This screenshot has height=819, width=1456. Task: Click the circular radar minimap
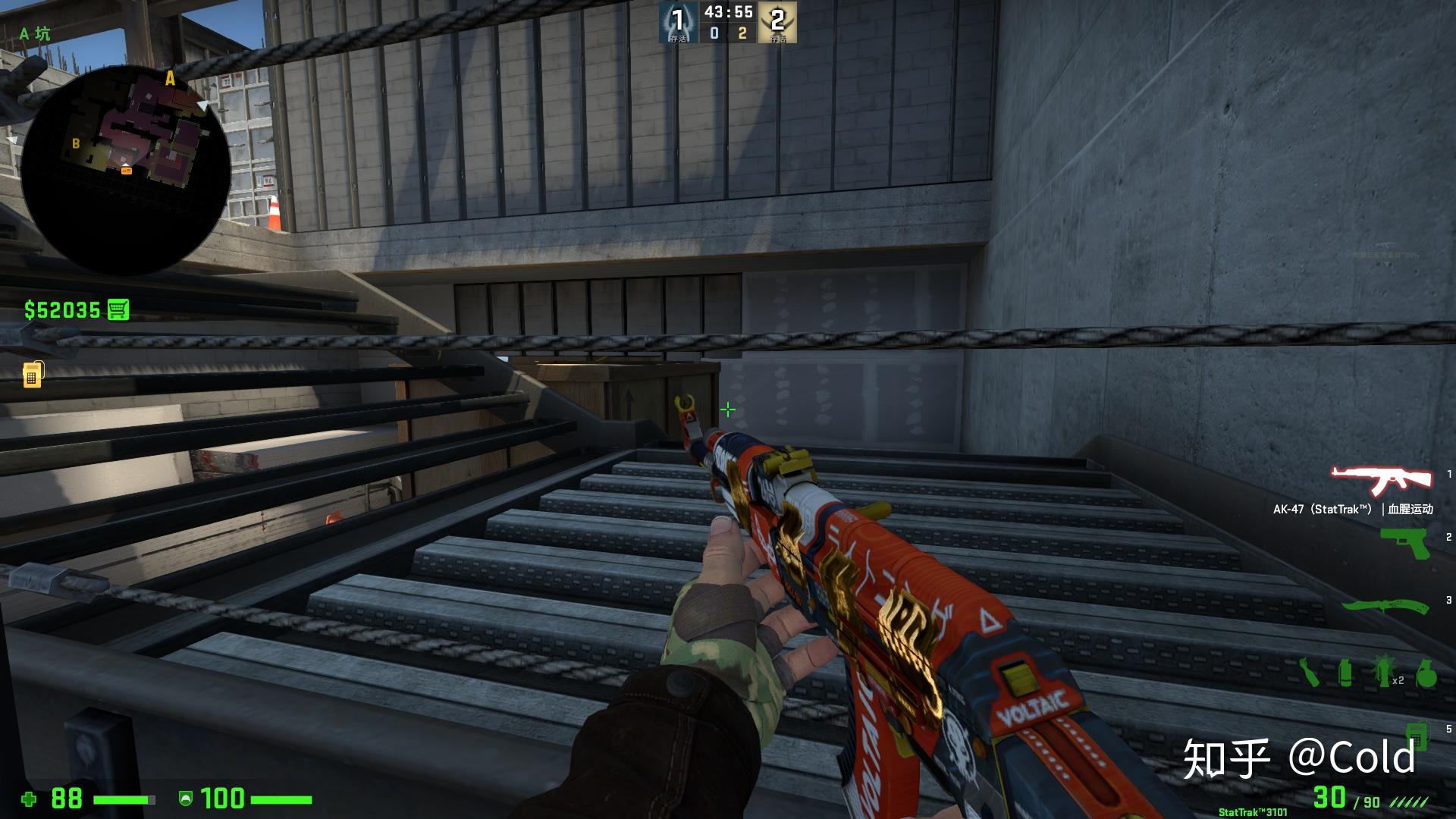[x=125, y=171]
